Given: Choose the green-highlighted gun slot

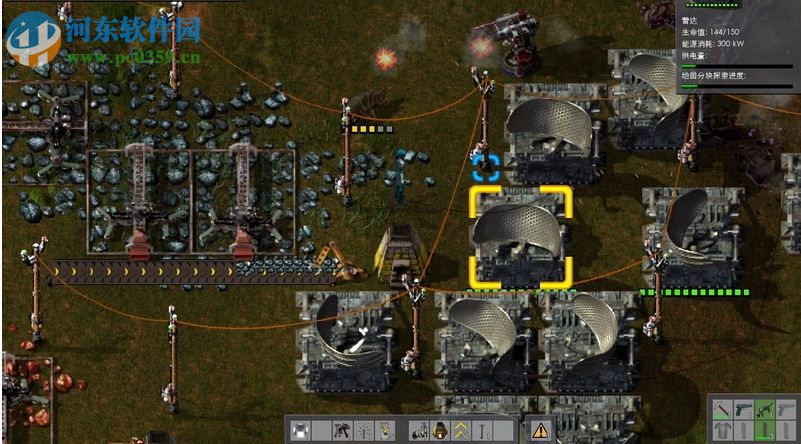Looking at the screenshot, I should (765, 410).
